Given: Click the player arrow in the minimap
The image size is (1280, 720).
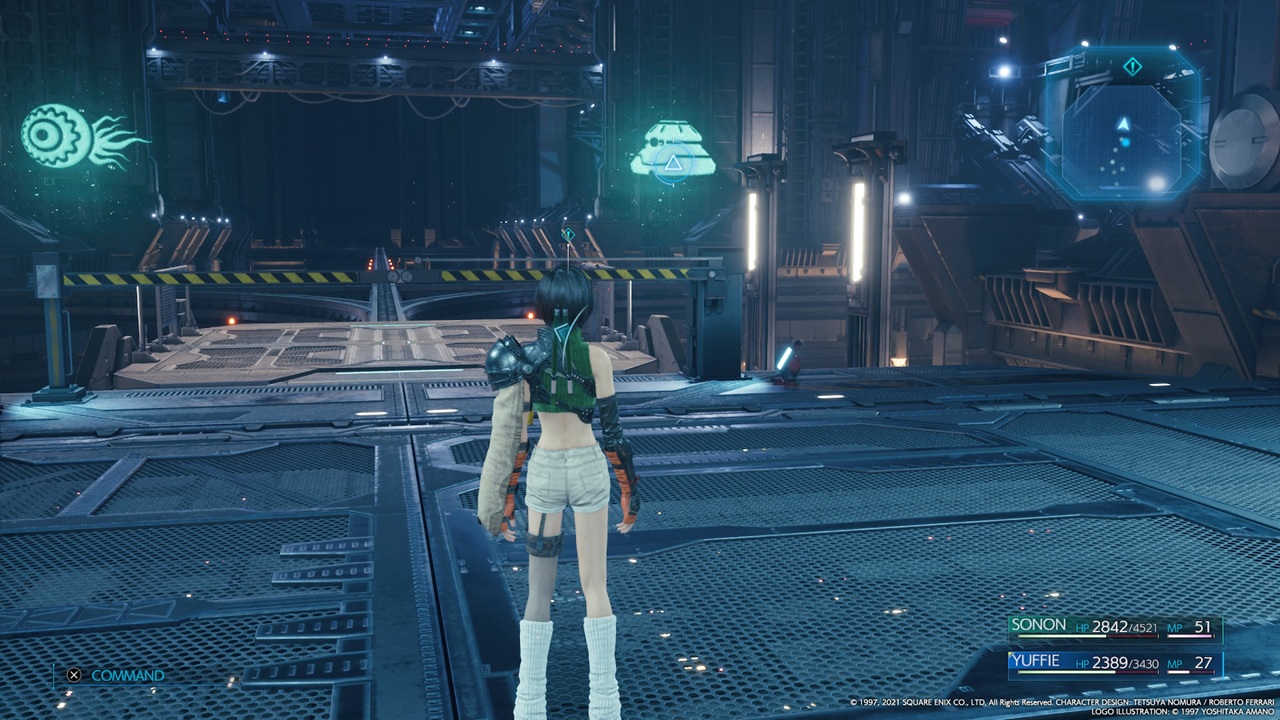Looking at the screenshot, I should click(x=1123, y=124).
